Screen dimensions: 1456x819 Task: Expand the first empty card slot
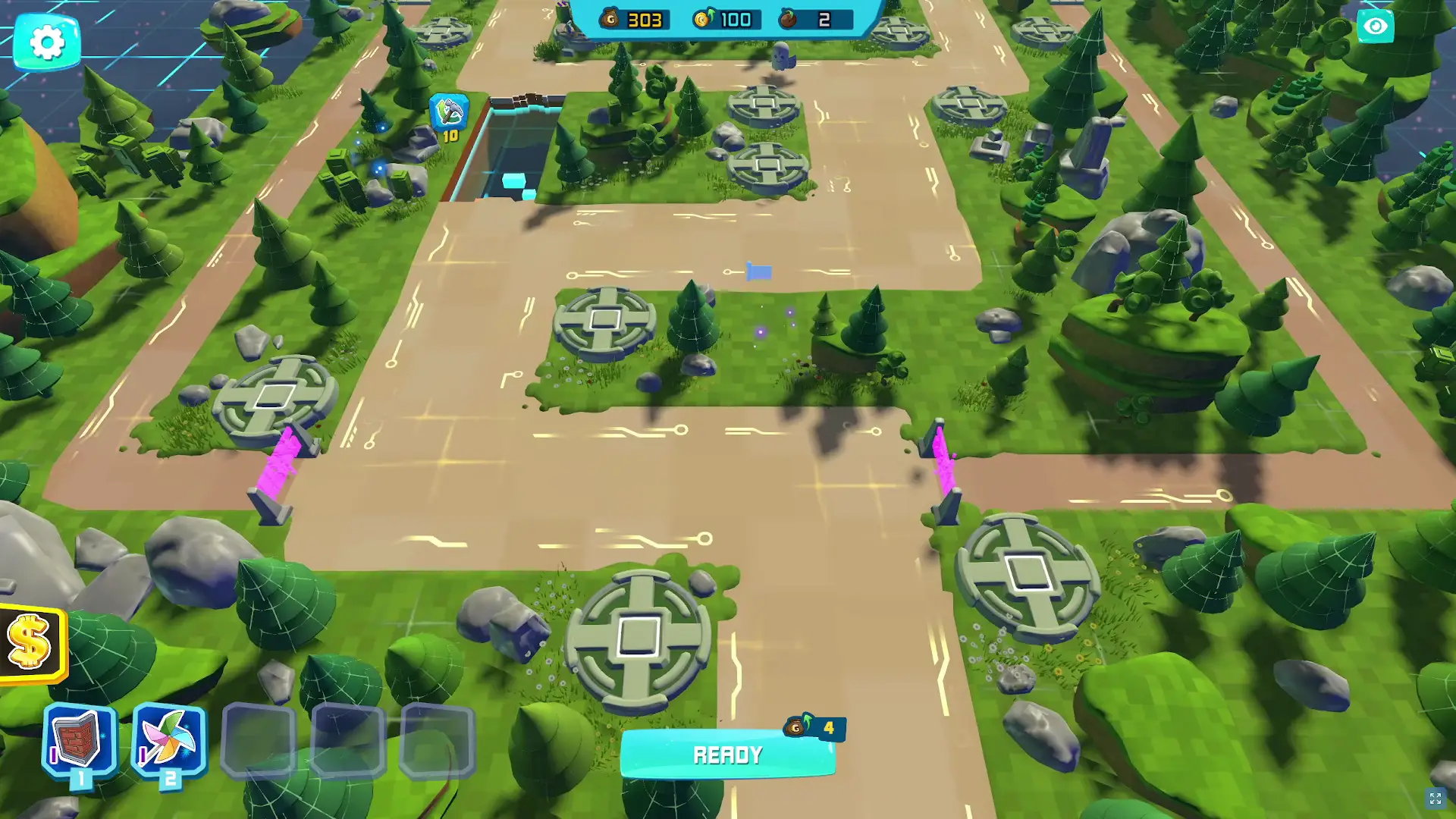click(261, 739)
